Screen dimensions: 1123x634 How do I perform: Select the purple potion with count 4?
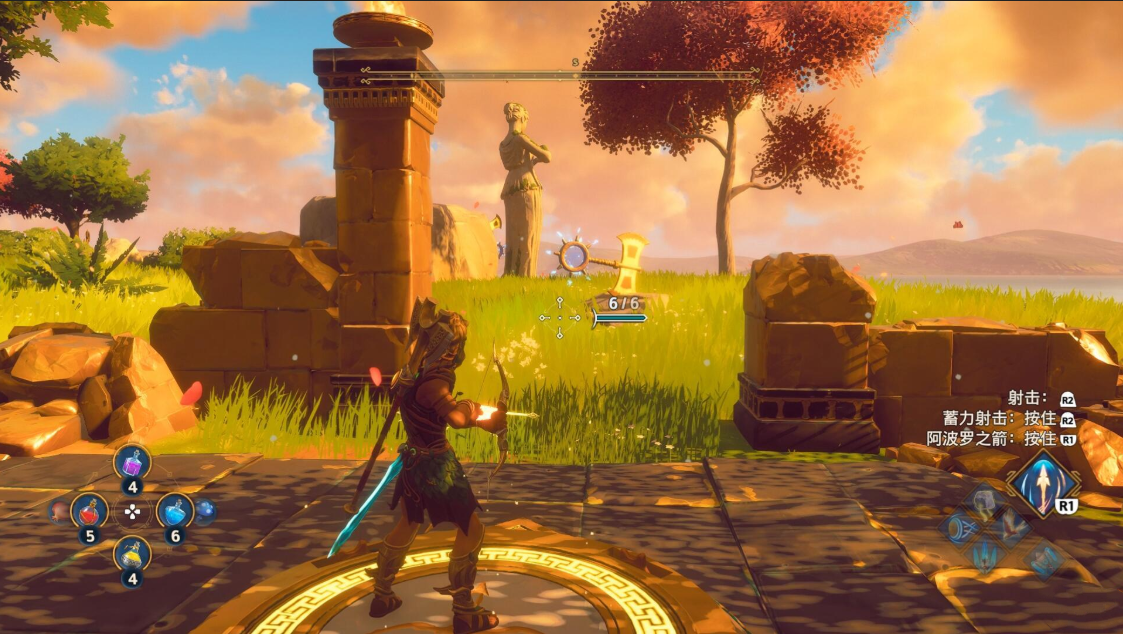(132, 463)
